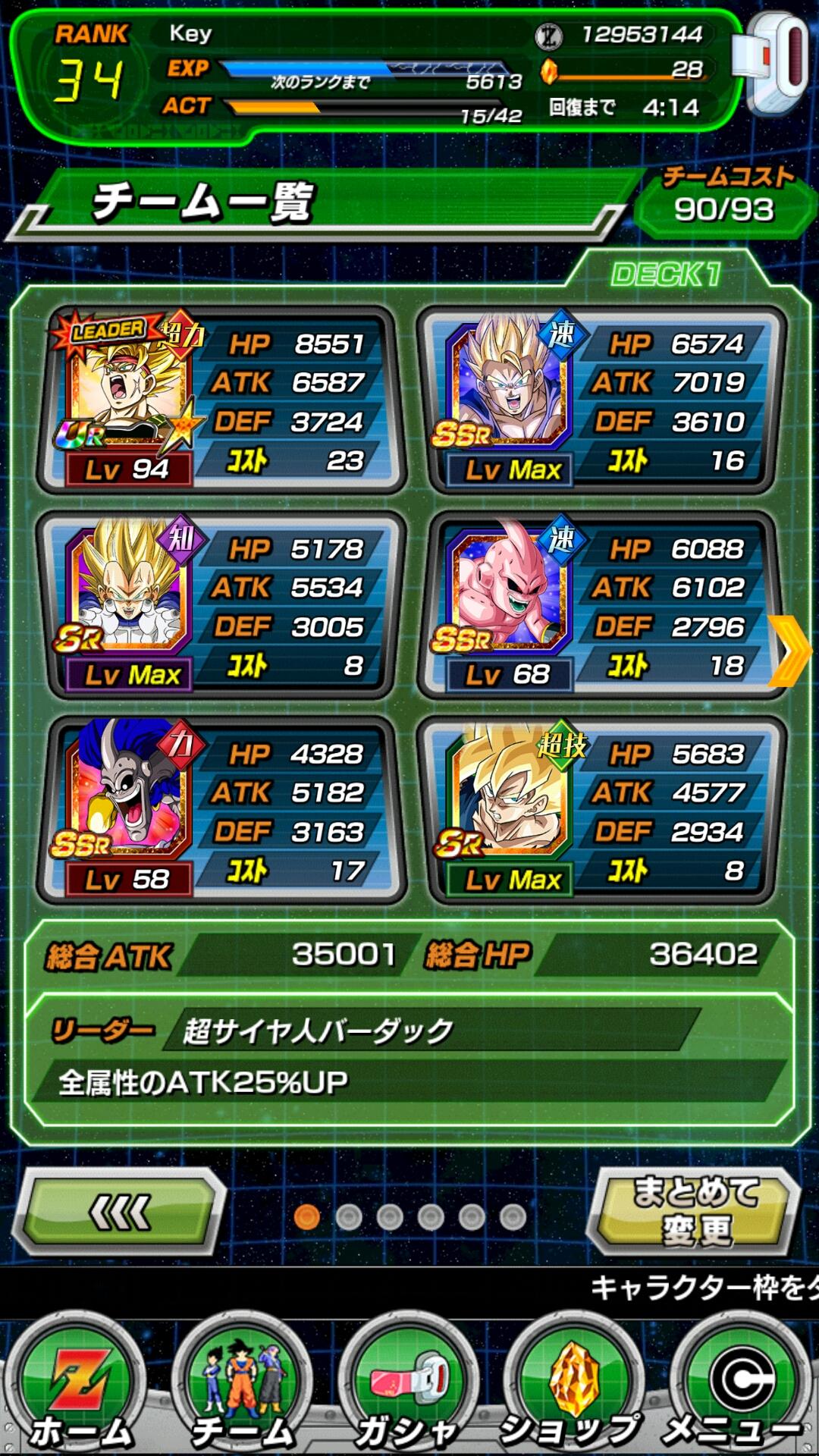Viewport: 819px width, 1456px height.
Task: Select the DECK1 tab
Action: (666, 275)
